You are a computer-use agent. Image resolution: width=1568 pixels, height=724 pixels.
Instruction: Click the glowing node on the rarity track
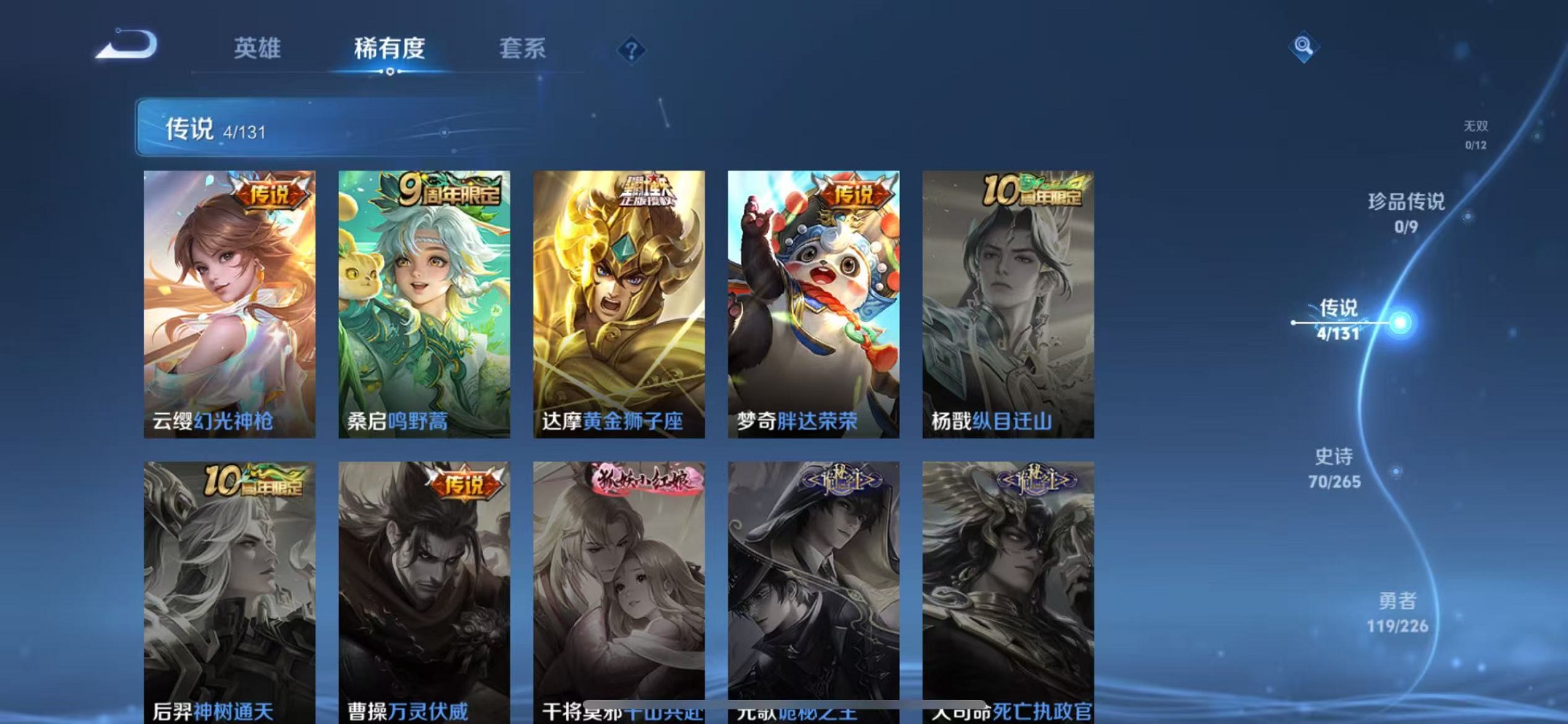tap(1400, 321)
